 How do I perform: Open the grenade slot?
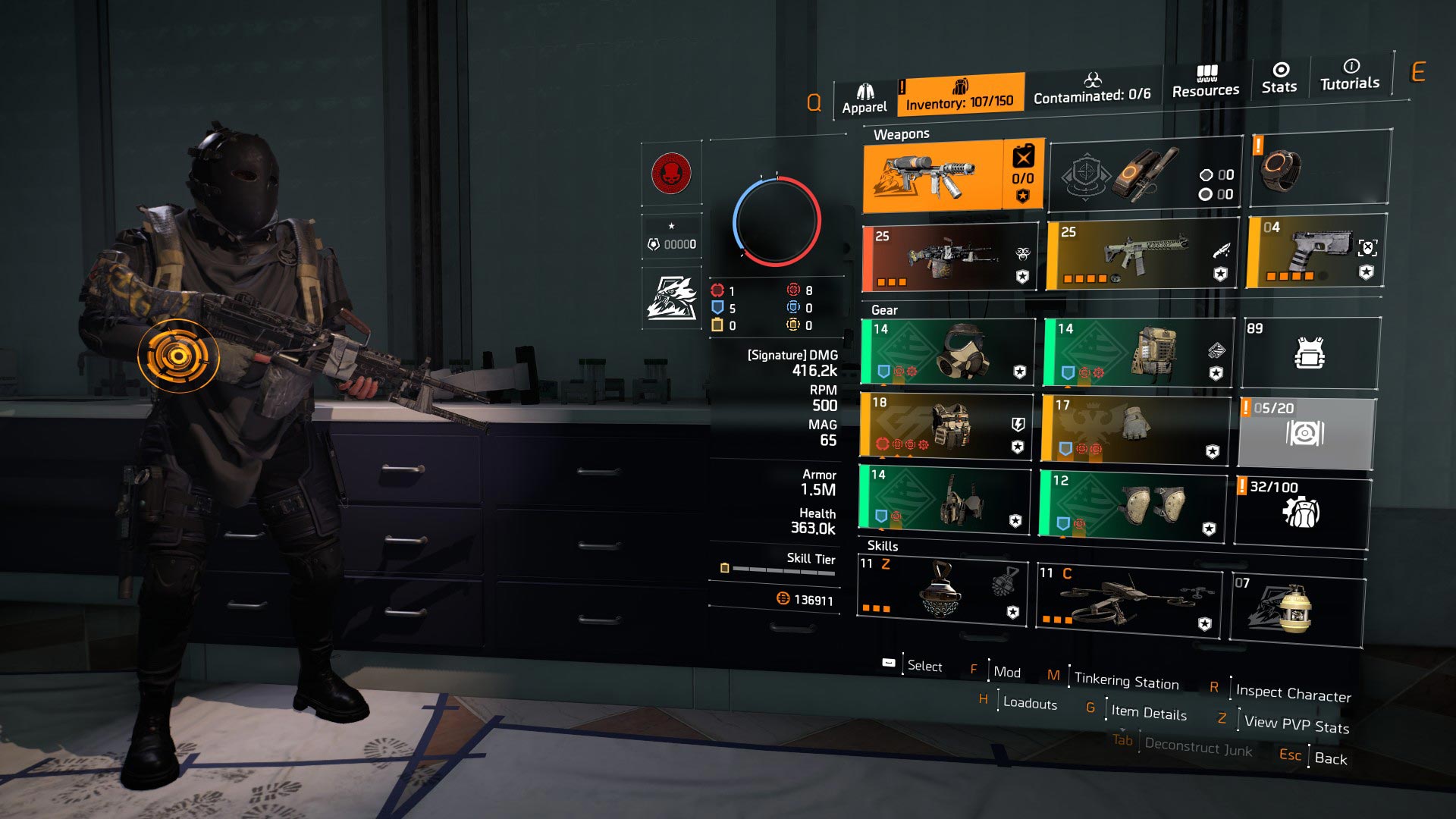1297,610
